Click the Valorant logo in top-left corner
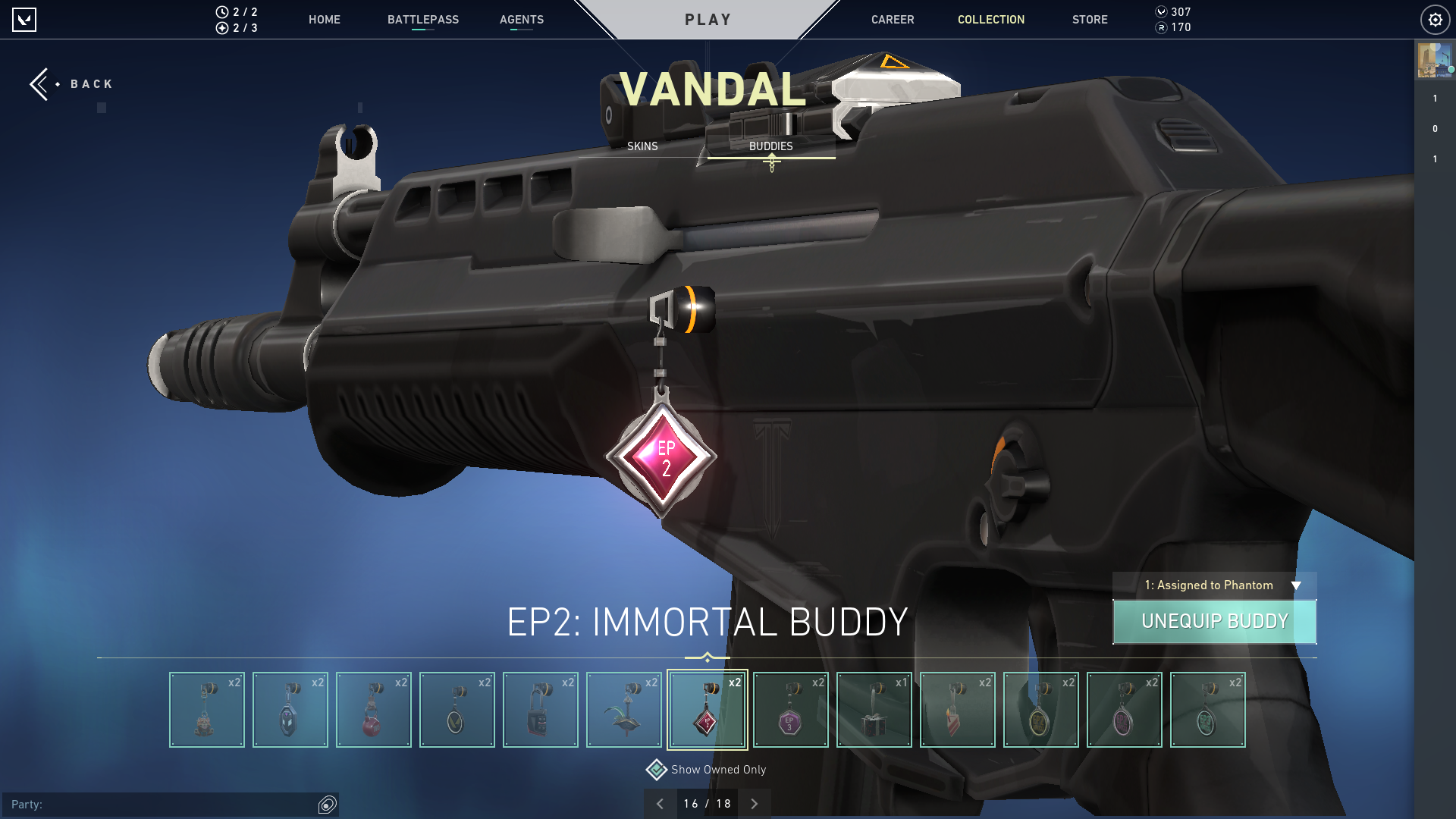Screen dimensions: 1456x819 pos(25,20)
